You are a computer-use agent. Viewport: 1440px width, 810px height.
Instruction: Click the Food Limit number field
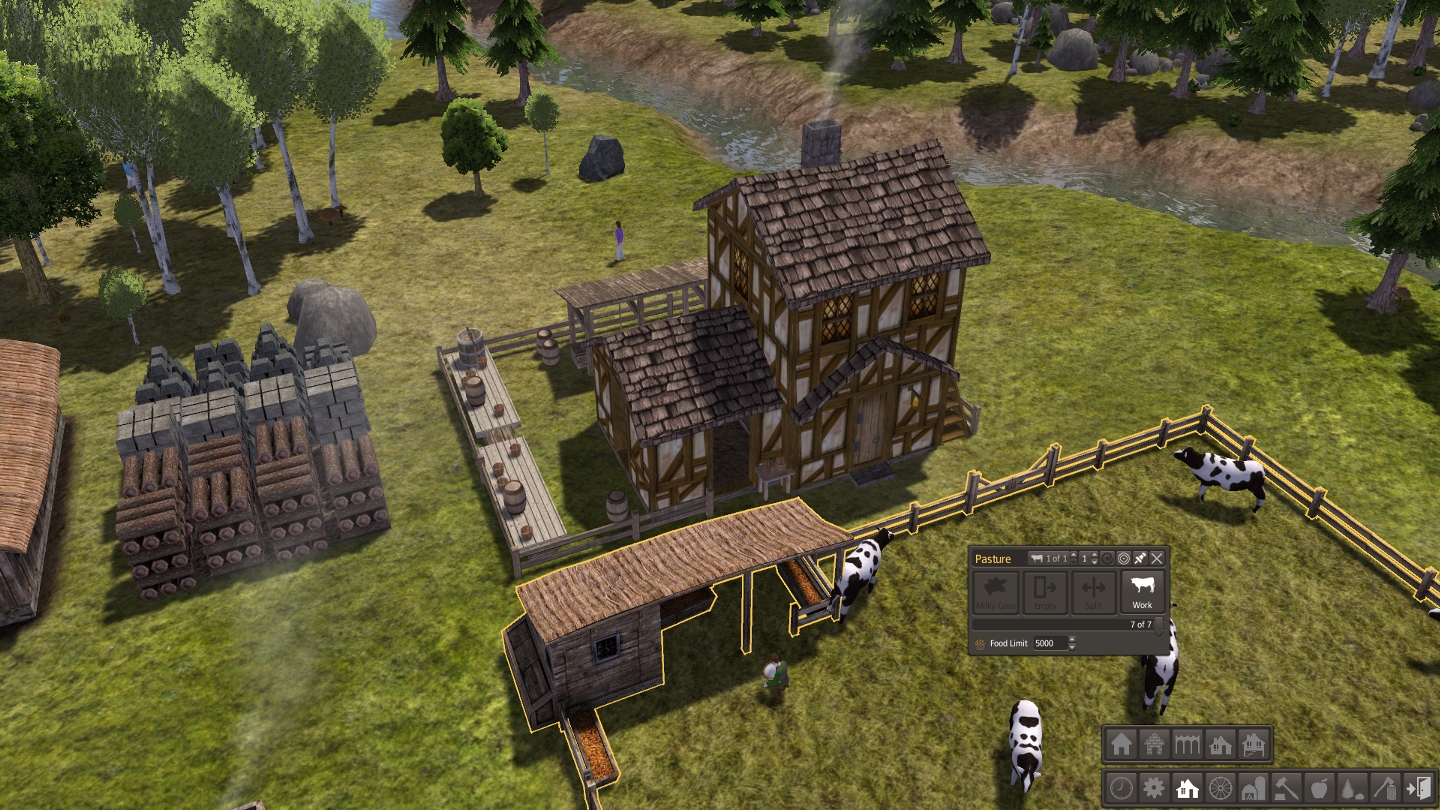1049,644
